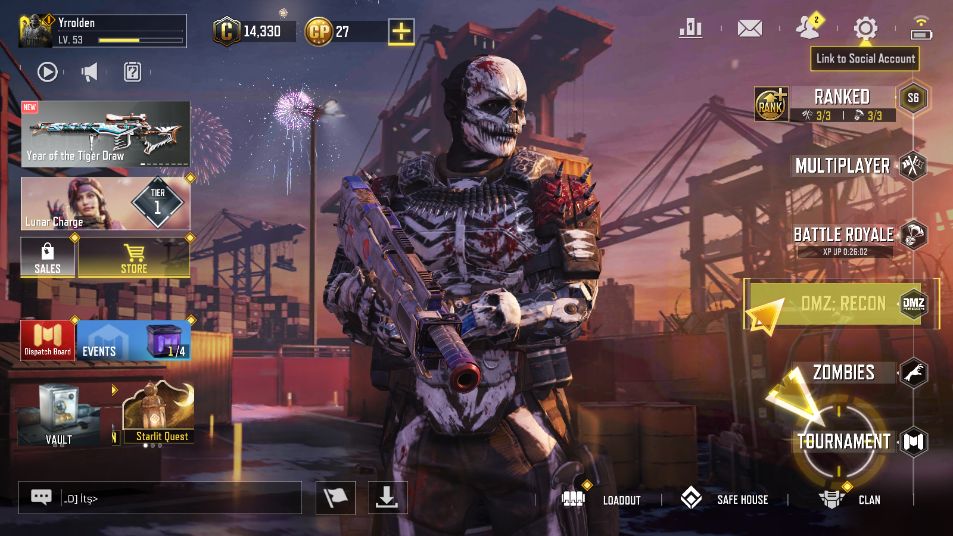Enter Battle Royale mode
Screen dimensions: 953x536
click(x=843, y=235)
